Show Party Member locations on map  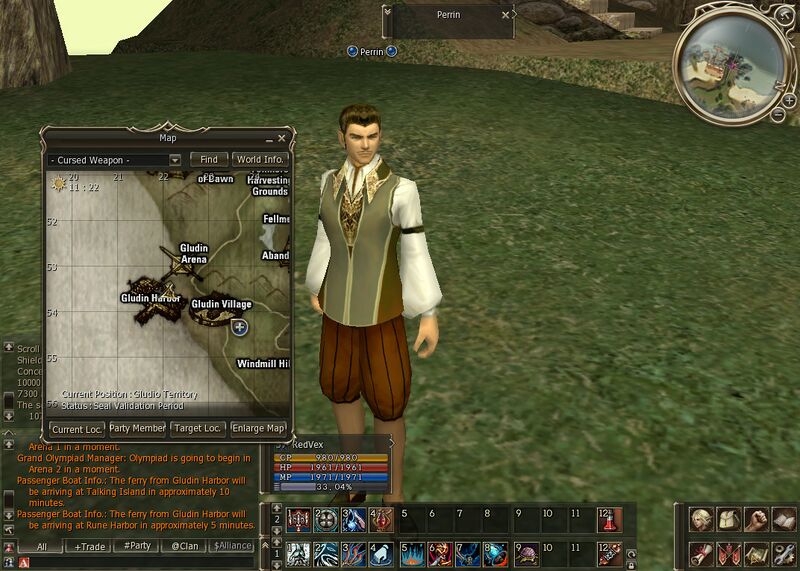coord(137,429)
